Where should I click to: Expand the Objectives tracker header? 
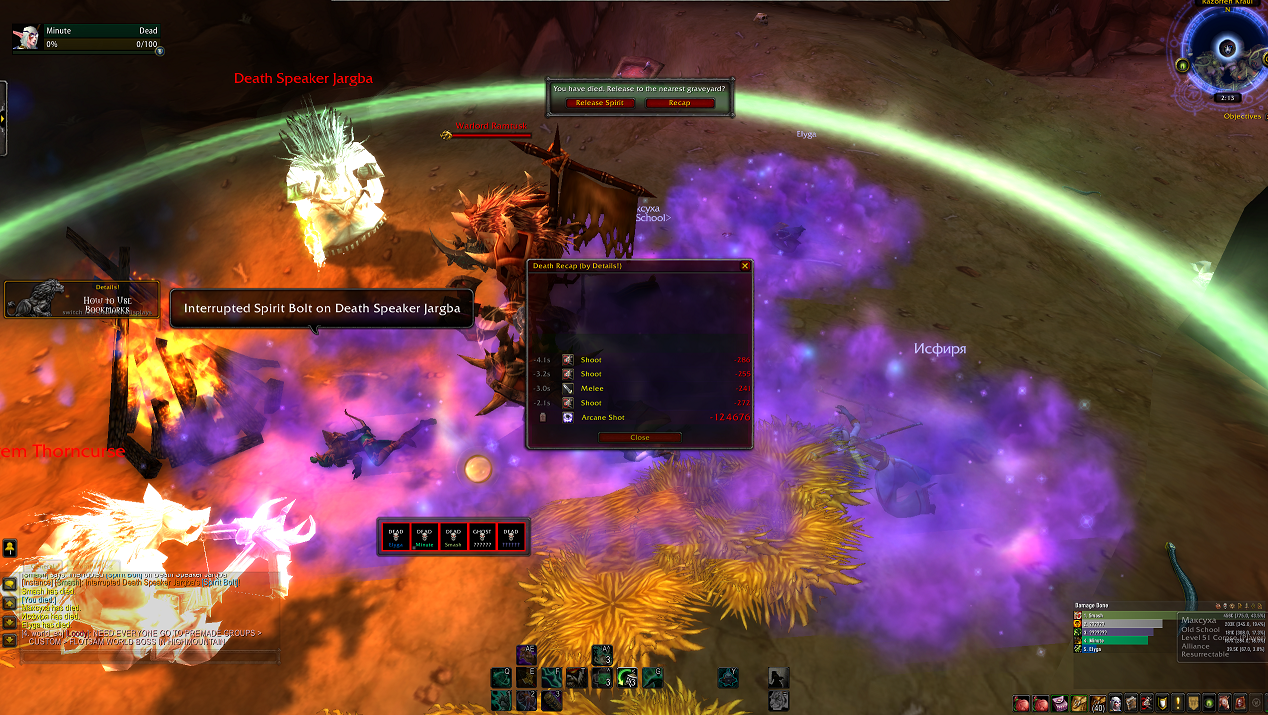point(1242,116)
